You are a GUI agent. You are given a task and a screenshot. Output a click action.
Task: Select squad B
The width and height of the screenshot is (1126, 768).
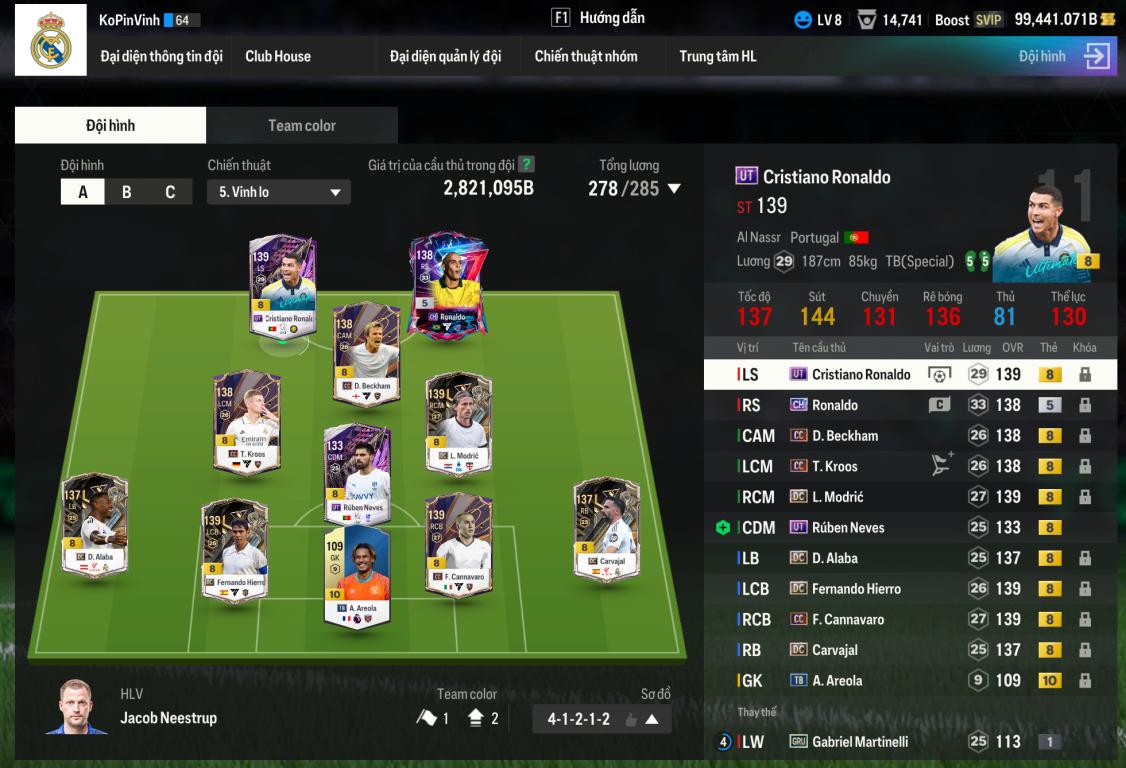[x=126, y=192]
